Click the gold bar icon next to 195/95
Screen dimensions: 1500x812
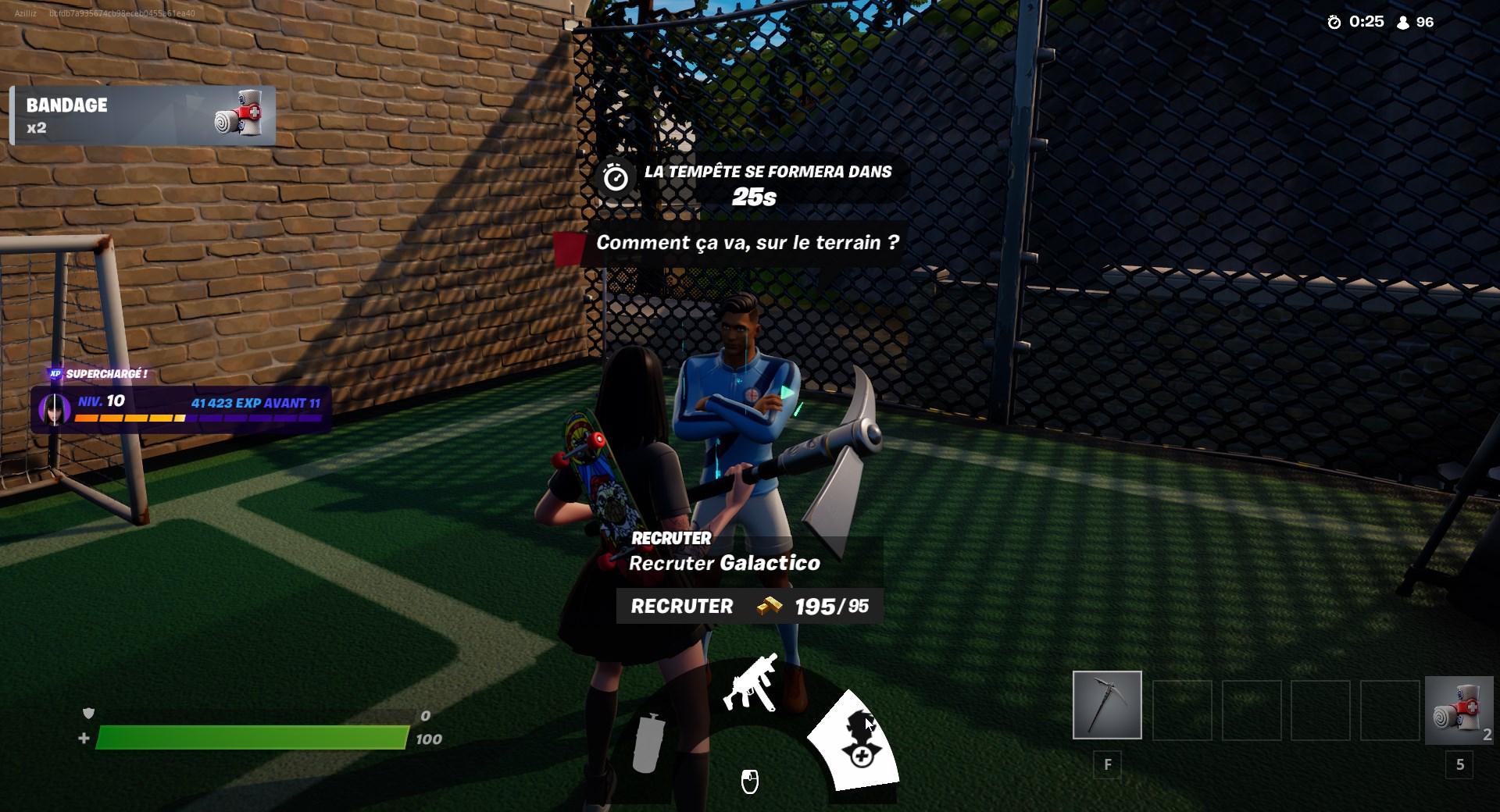pos(768,606)
